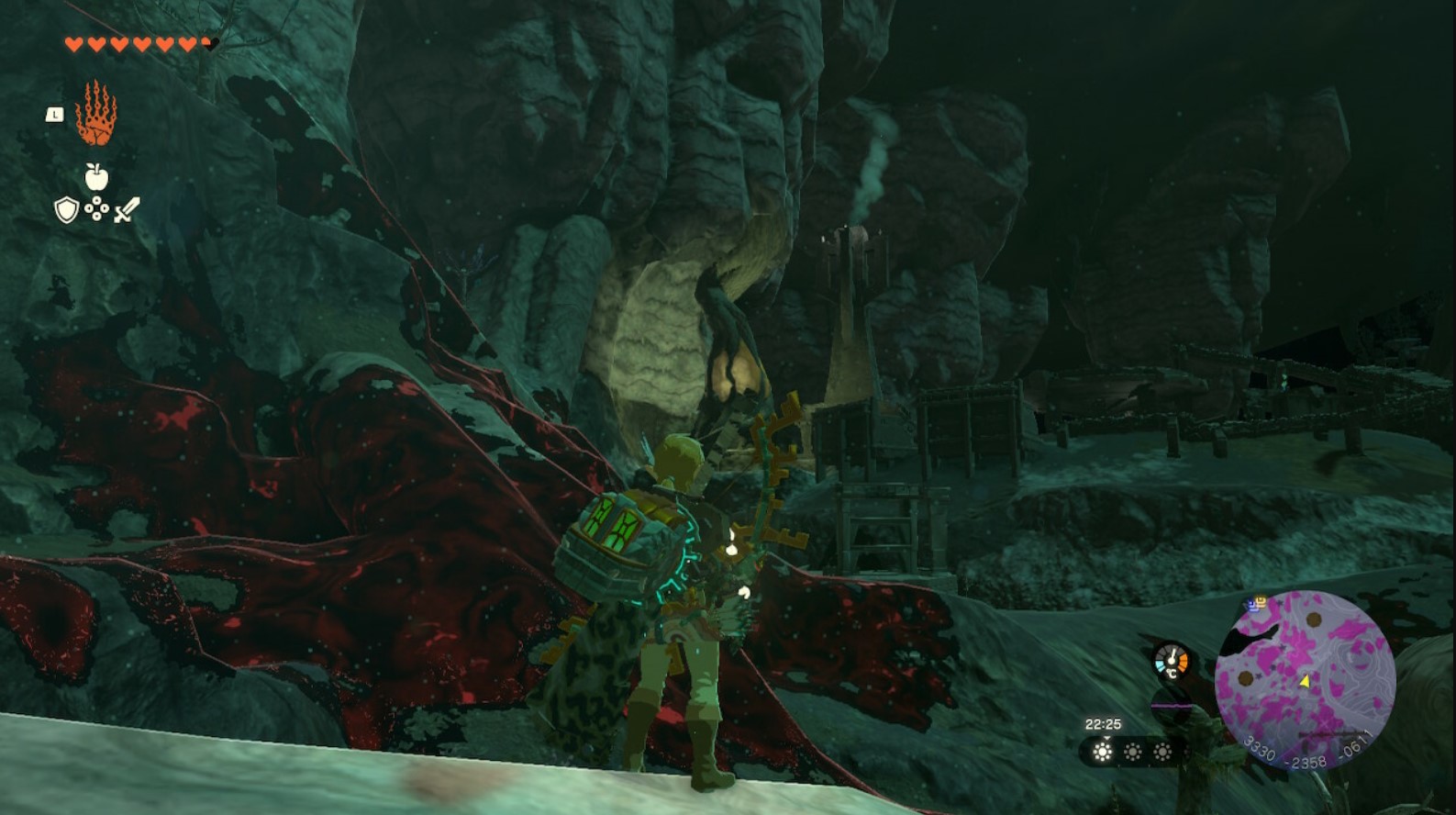The height and width of the screenshot is (815, 1456).
Task: Click the partially empty rightmost heart
Action: point(207,43)
